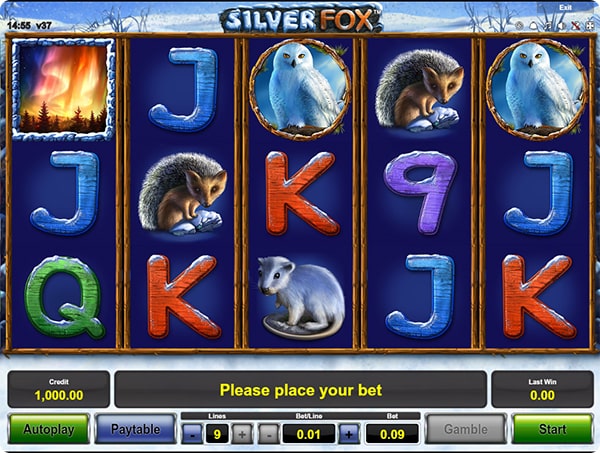Toggle the speaker sound icon
Viewport: 600px width, 453px height.
coord(562,26)
